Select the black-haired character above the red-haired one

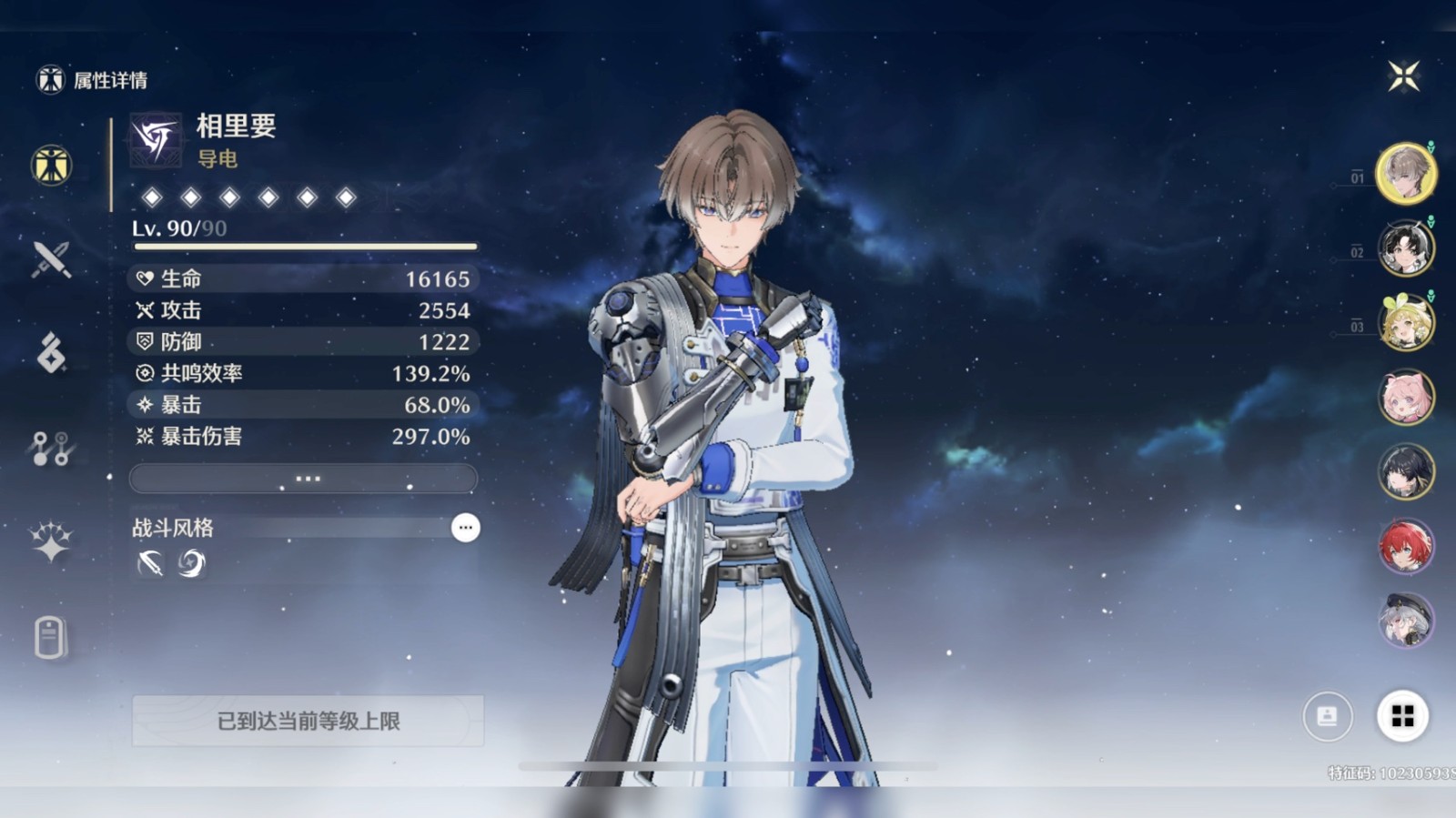pyautogui.click(x=1405, y=472)
